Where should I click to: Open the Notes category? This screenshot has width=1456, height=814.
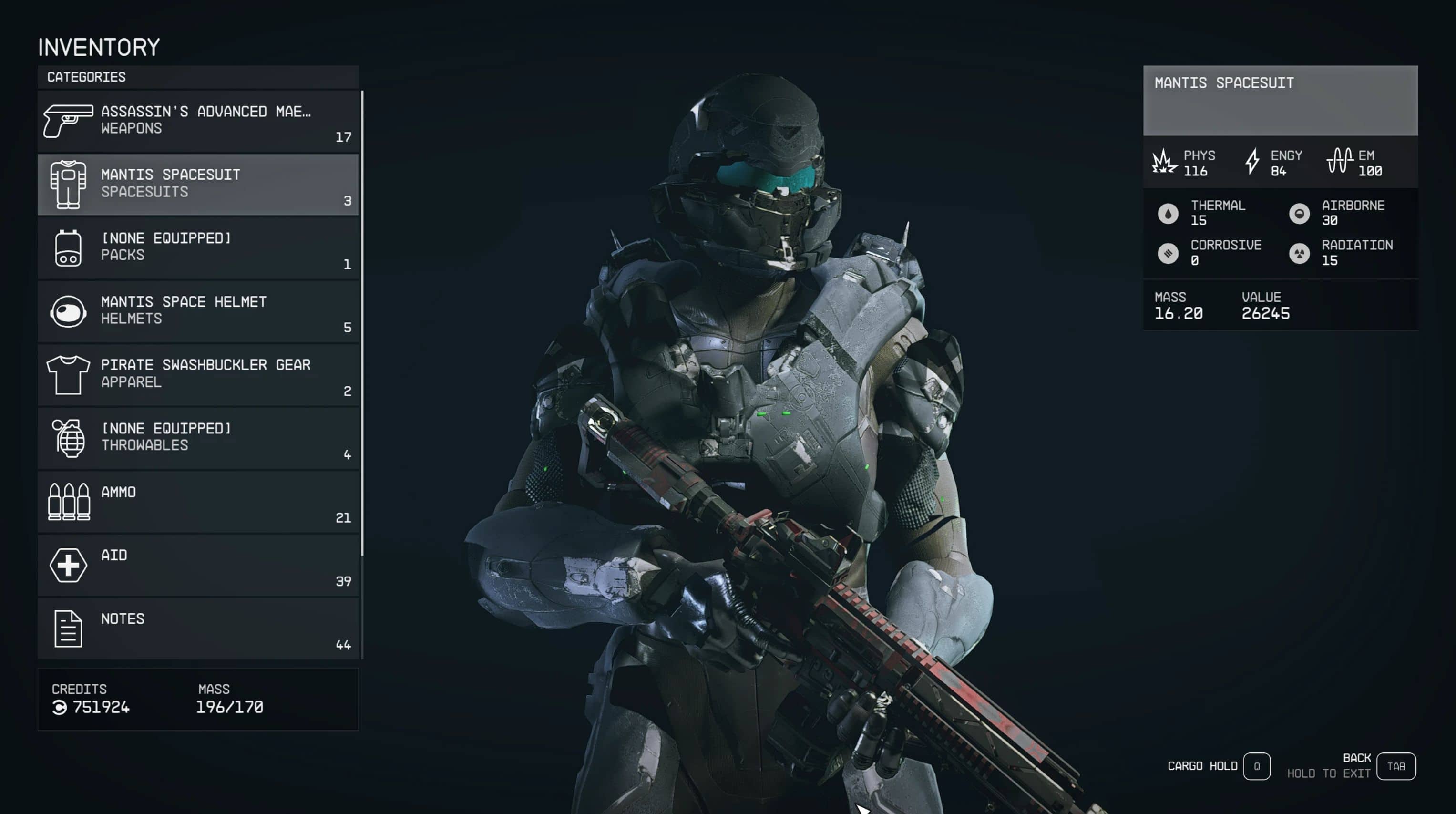coord(198,628)
